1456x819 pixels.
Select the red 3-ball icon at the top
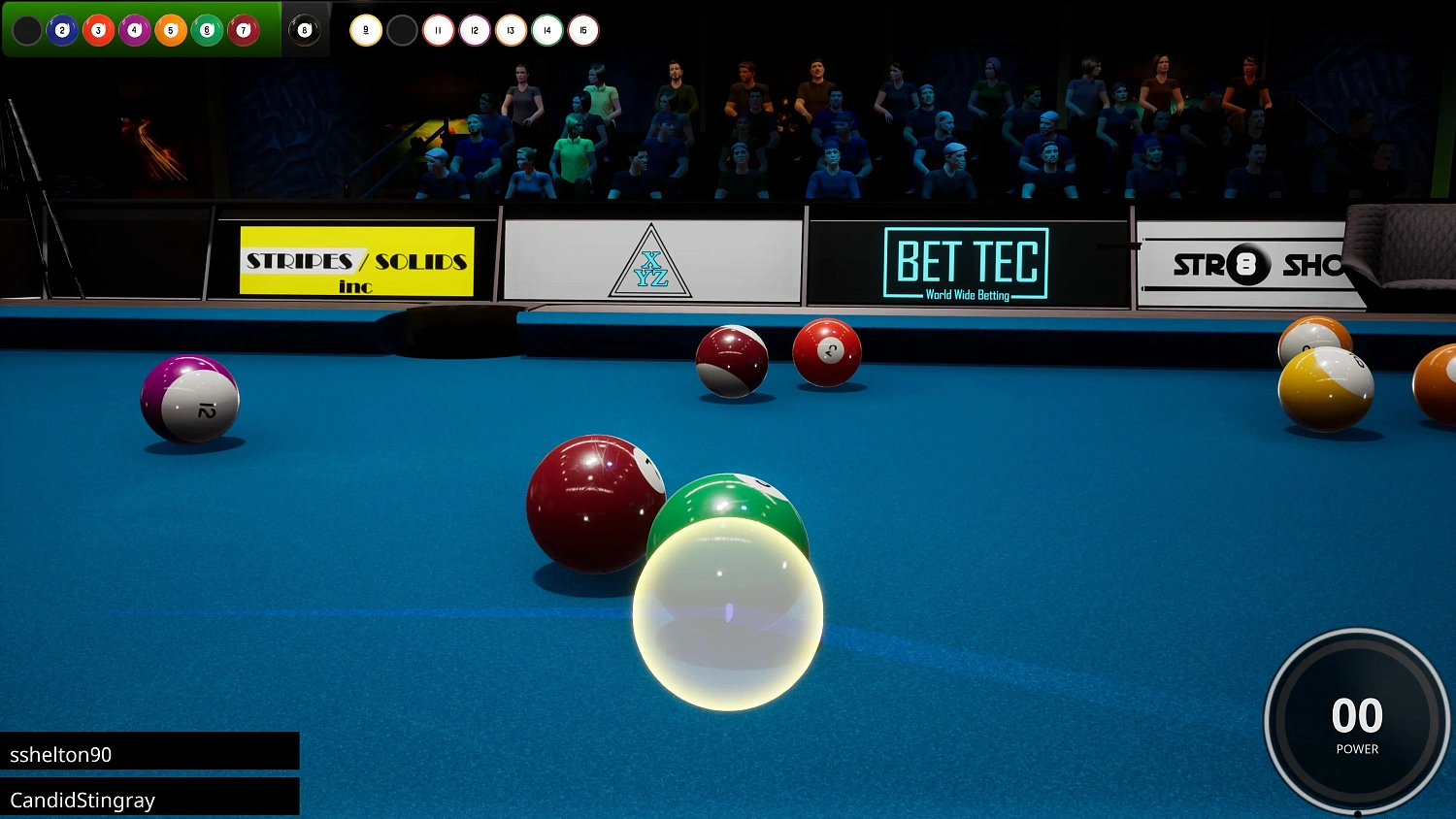point(99,30)
